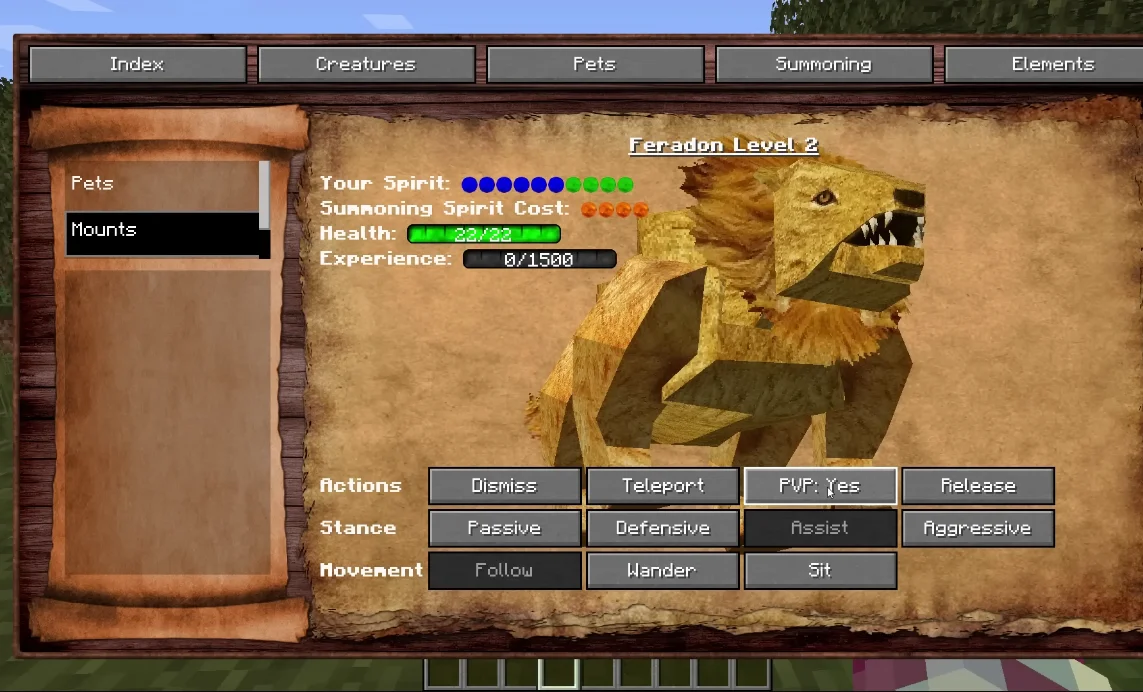Release the Feradon permanently
The height and width of the screenshot is (692, 1143).
978,486
